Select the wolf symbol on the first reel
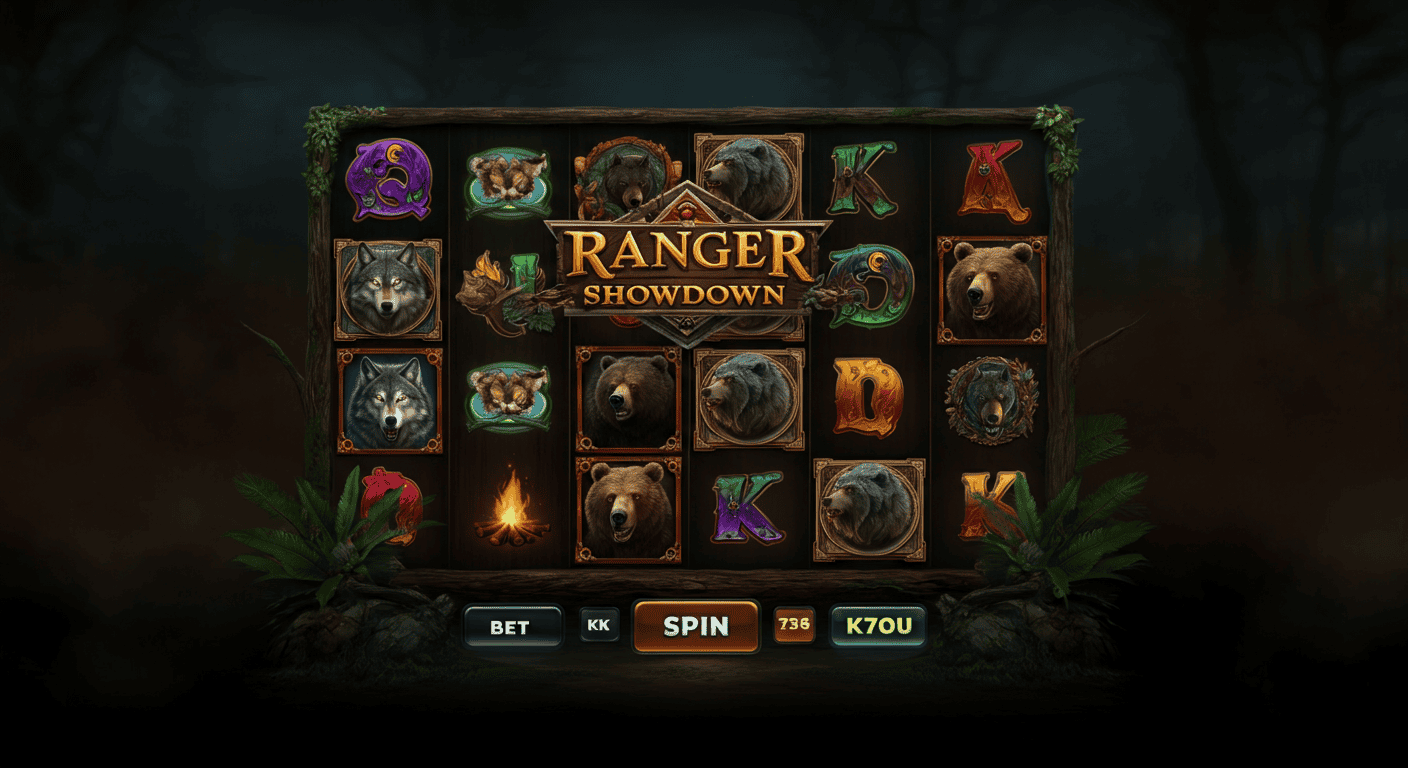 coord(390,290)
